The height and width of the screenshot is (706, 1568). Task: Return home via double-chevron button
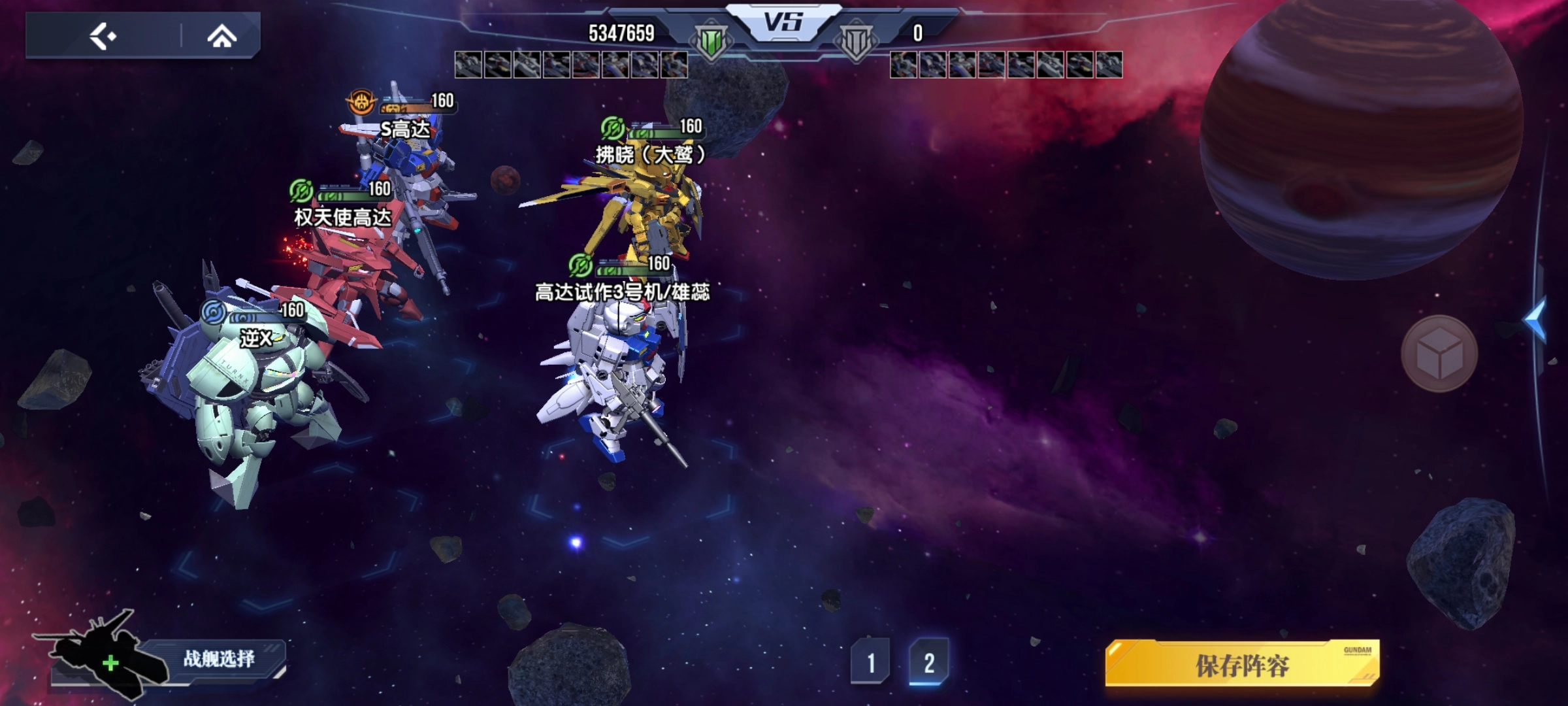[x=221, y=37]
